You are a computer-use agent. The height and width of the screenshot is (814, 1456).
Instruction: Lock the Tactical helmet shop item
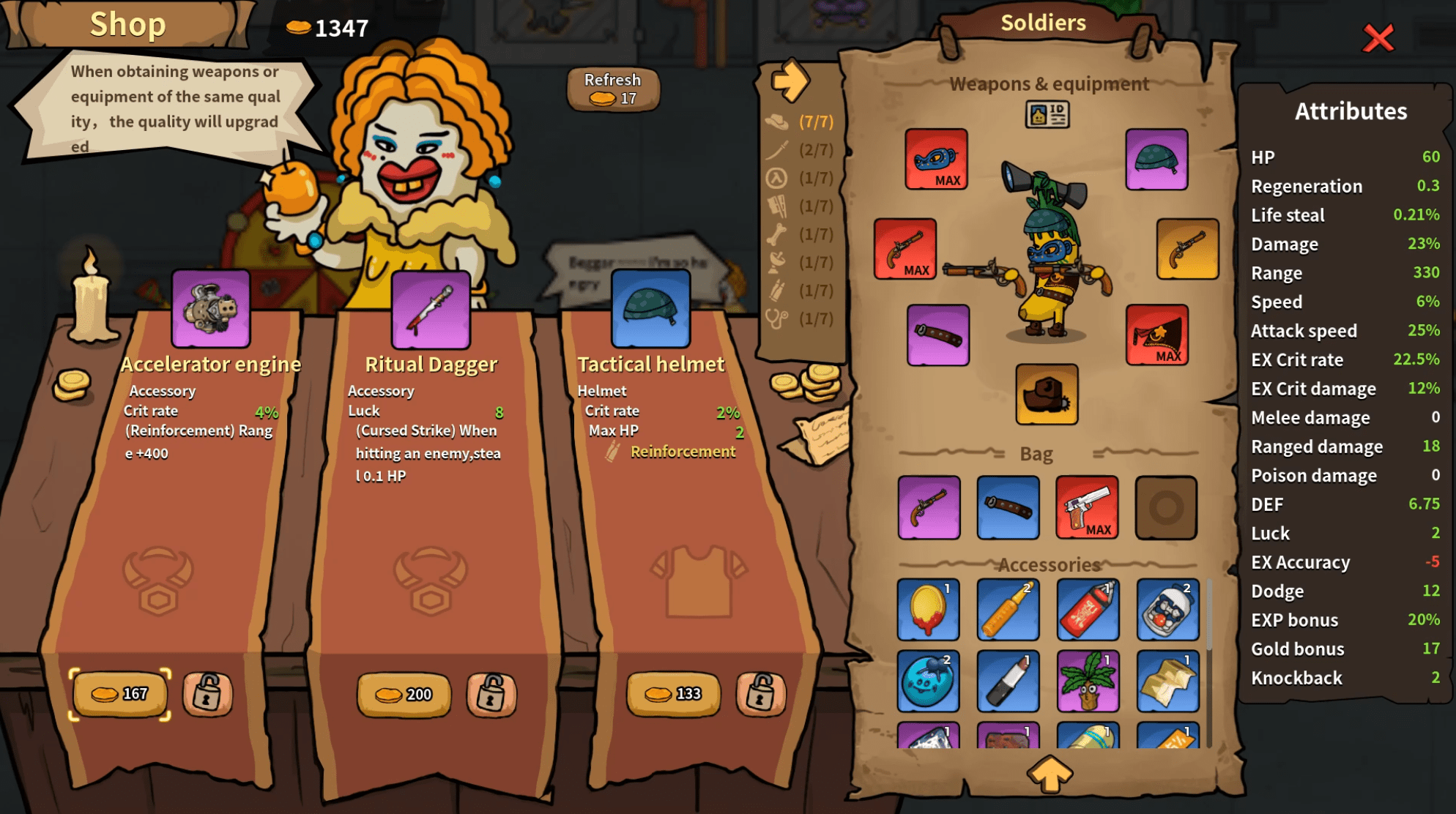[761, 692]
